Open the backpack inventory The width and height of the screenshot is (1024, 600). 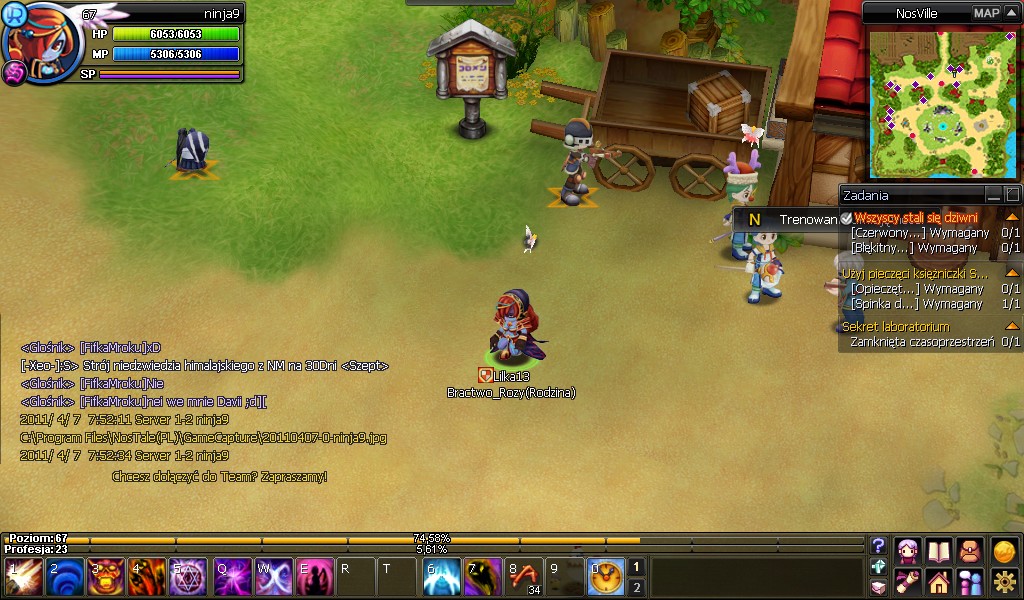[x=971, y=551]
